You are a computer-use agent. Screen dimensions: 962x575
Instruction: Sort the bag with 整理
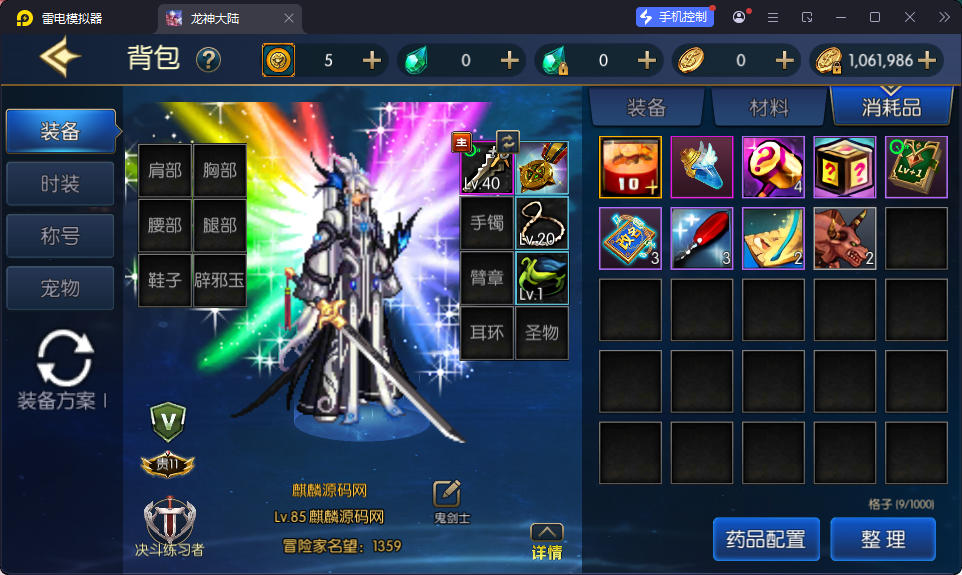pyautogui.click(x=883, y=540)
